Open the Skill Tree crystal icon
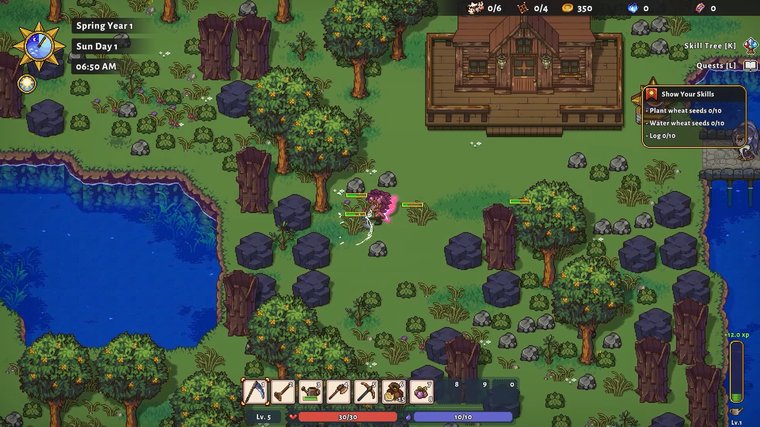 click(x=749, y=45)
